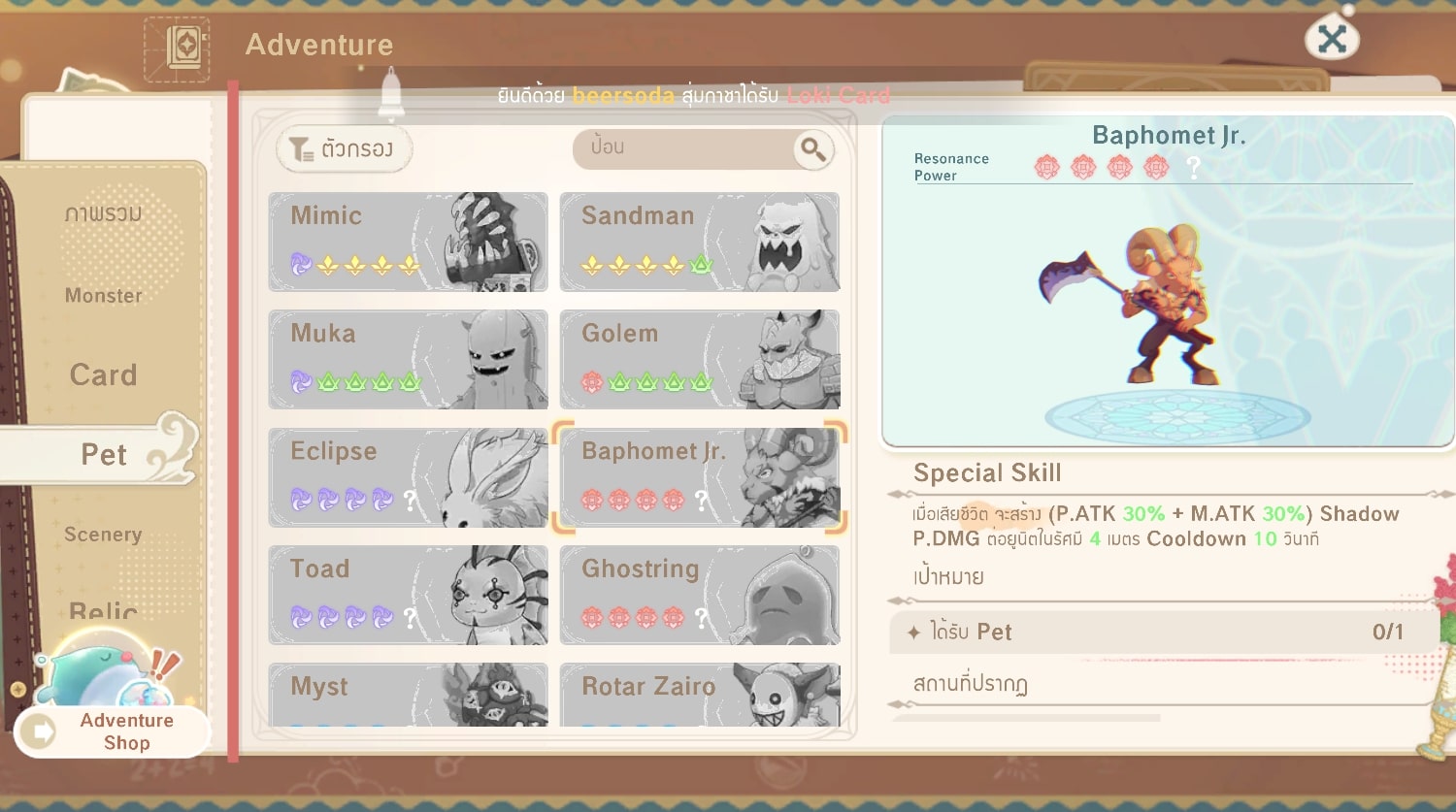Choose the Sandman pet entry
This screenshot has width=1456, height=812.
[699, 242]
